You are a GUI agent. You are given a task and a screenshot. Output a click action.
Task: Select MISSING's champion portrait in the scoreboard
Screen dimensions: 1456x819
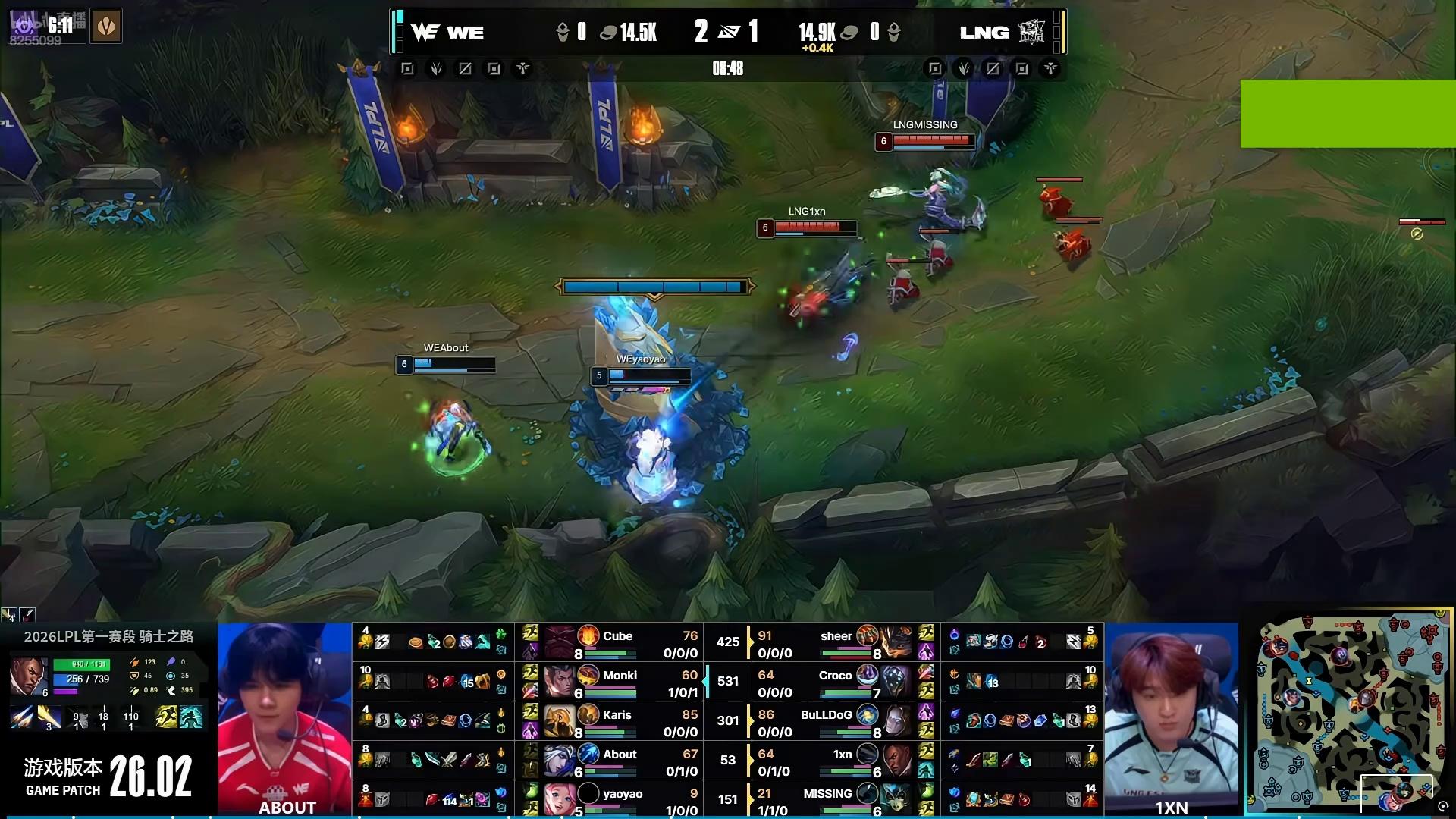coord(896,799)
